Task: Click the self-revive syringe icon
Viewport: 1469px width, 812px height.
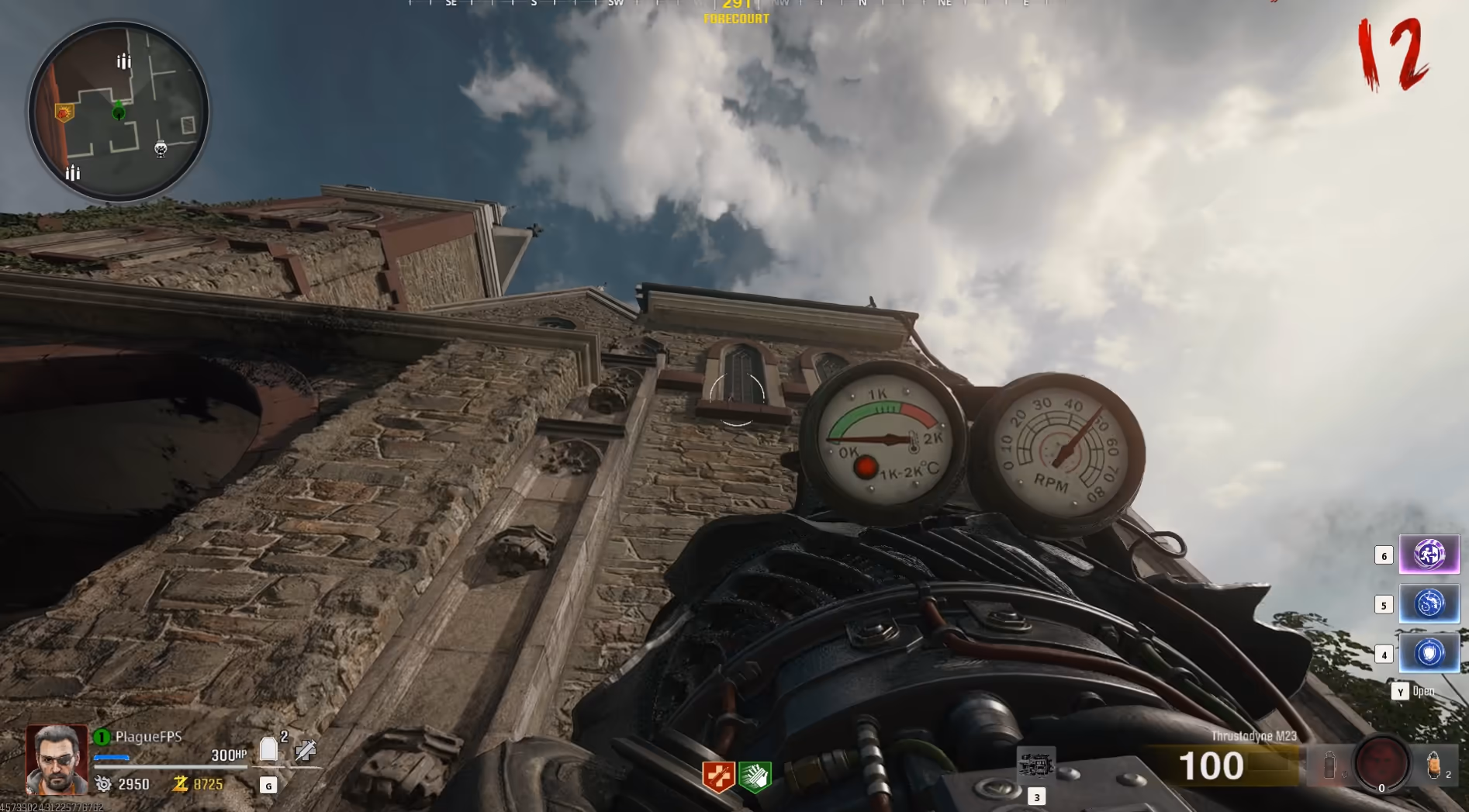Action: click(306, 750)
